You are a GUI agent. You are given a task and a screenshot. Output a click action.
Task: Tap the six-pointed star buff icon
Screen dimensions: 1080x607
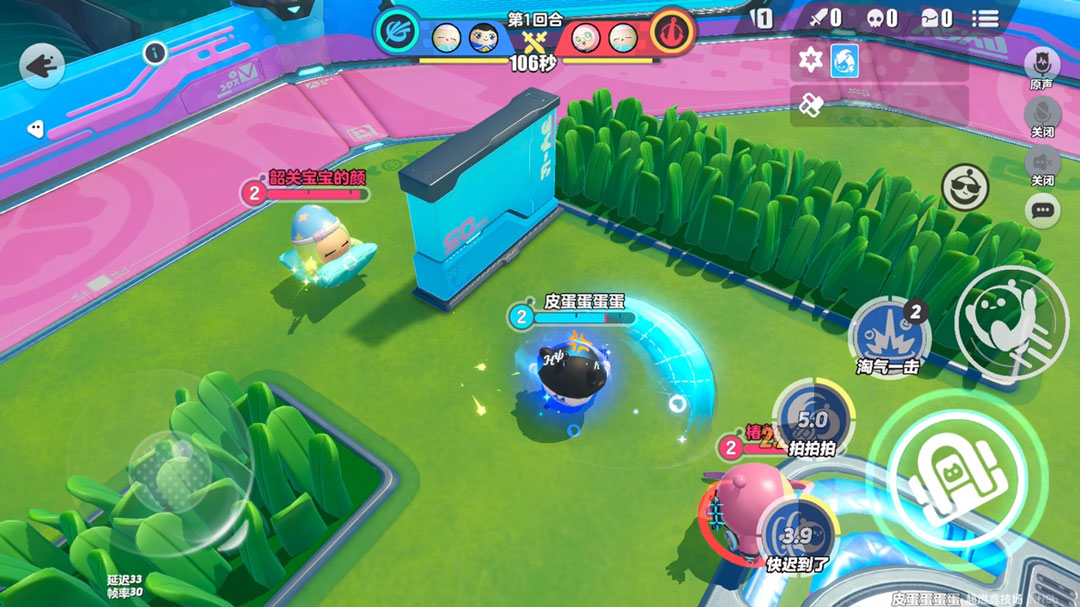click(x=810, y=62)
